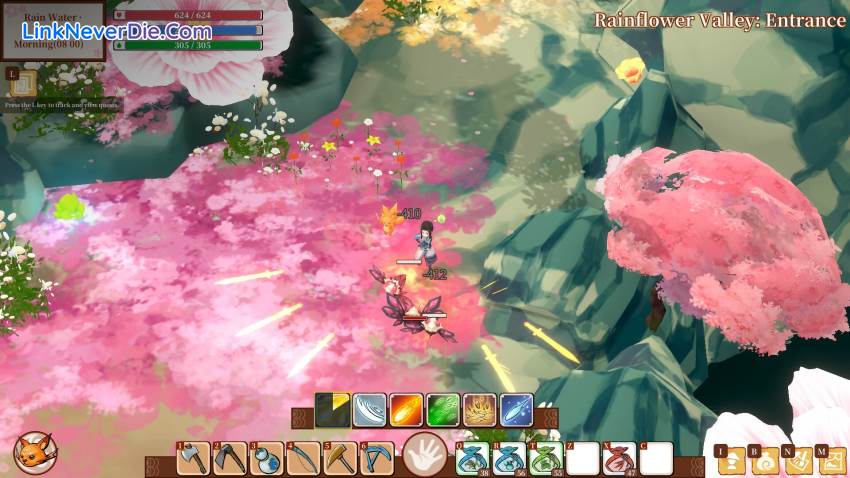This screenshot has width=850, height=478.
Task: Select the hoe tool slot
Action: coord(230,459)
